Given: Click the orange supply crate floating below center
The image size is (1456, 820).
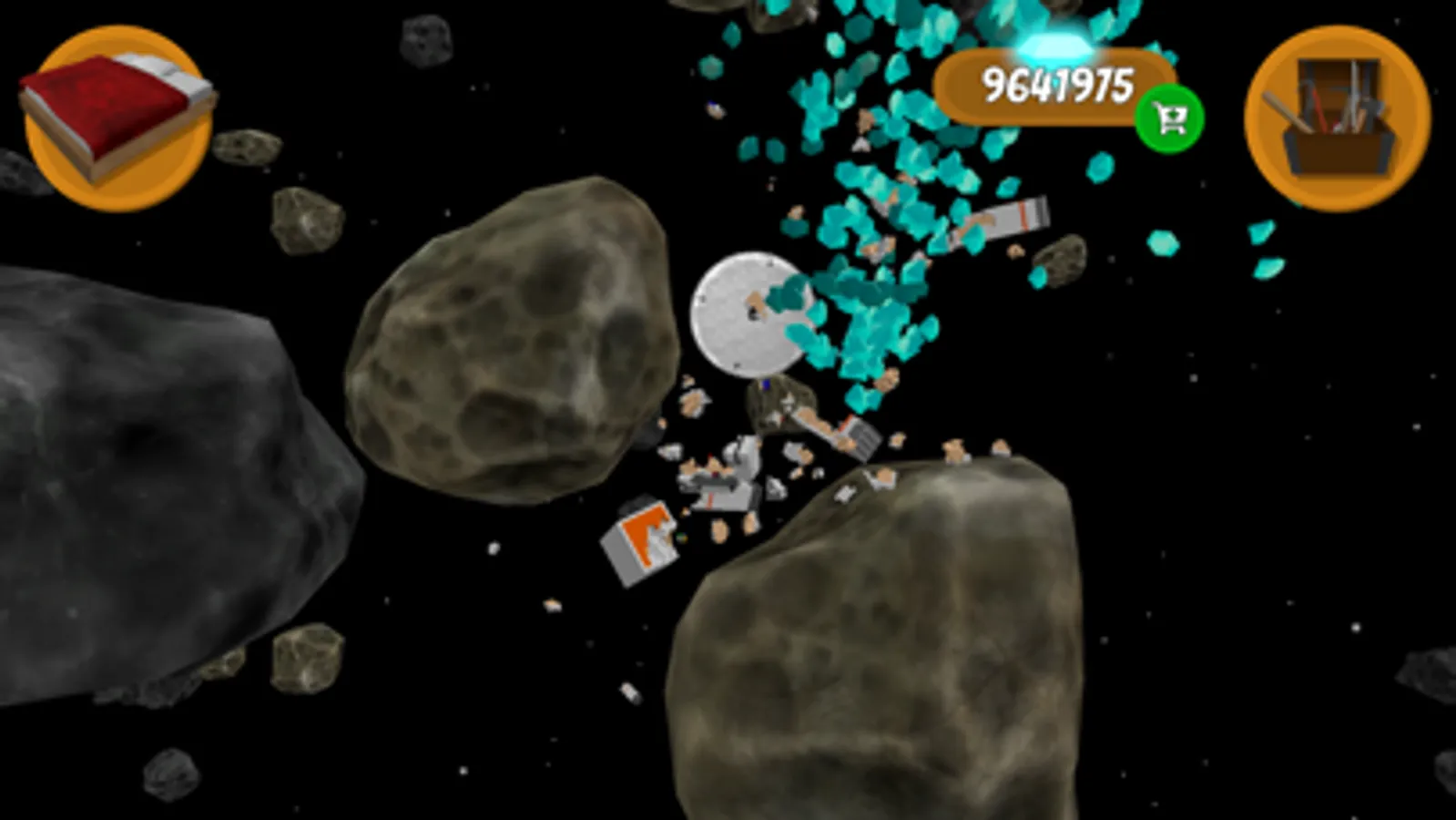Looking at the screenshot, I should 642,542.
